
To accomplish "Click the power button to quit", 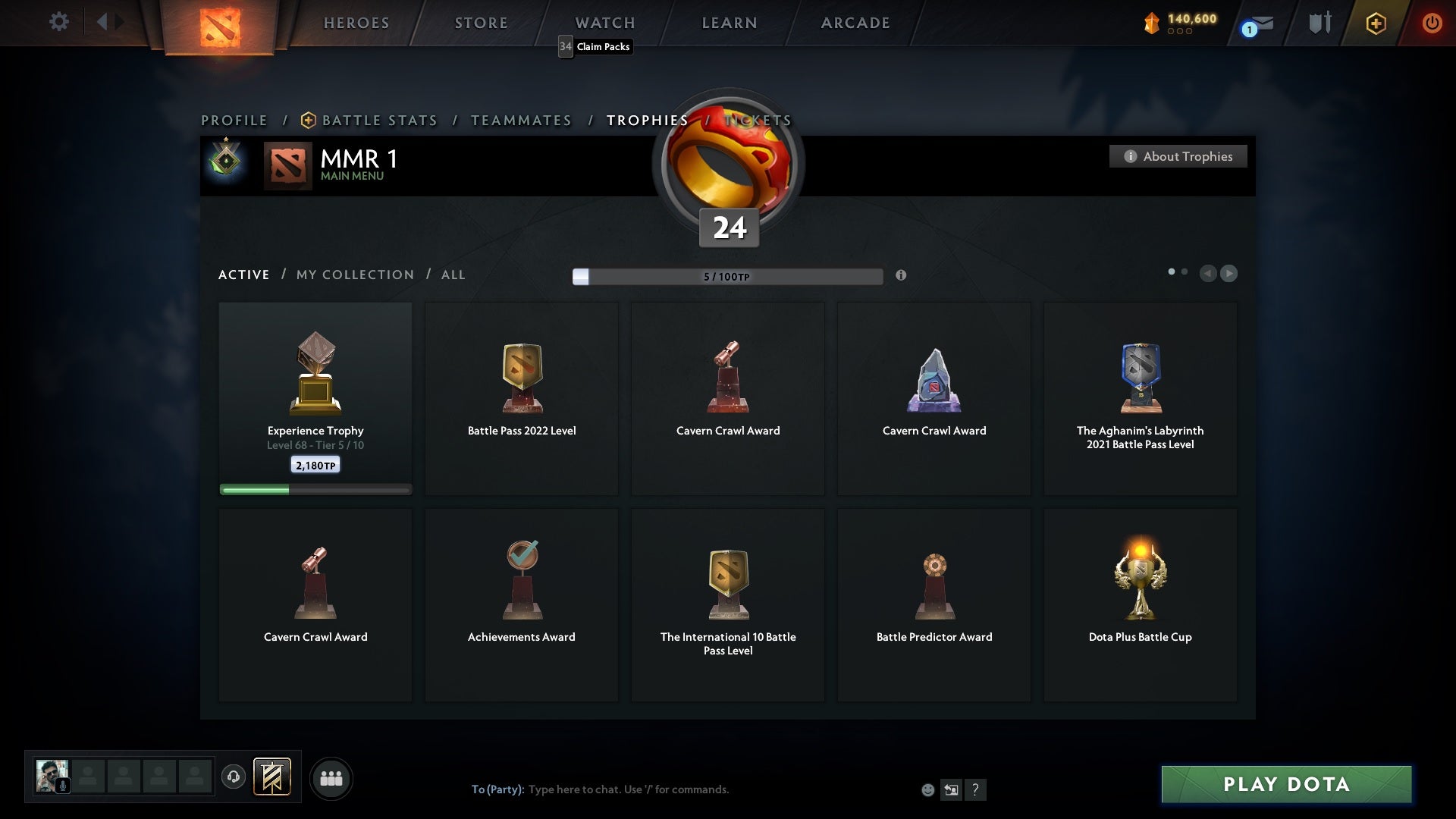I will [1432, 23].
